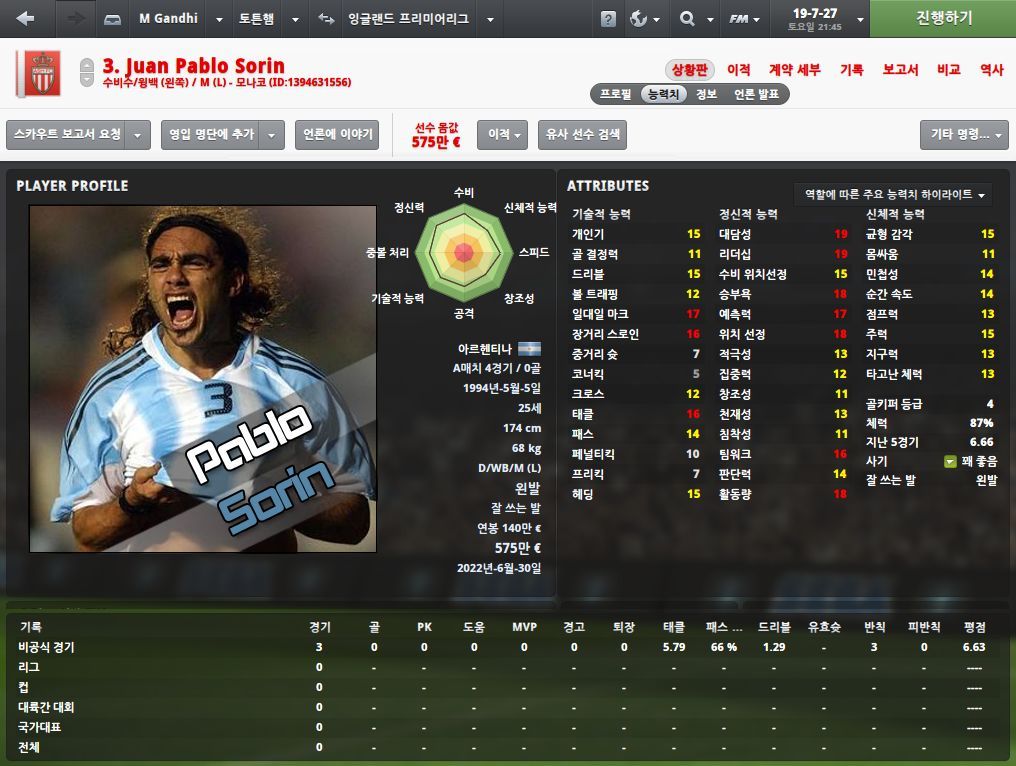The width and height of the screenshot is (1016, 766).
Task: Open the 기타 명령 other commands dropdown
Action: click(963, 134)
